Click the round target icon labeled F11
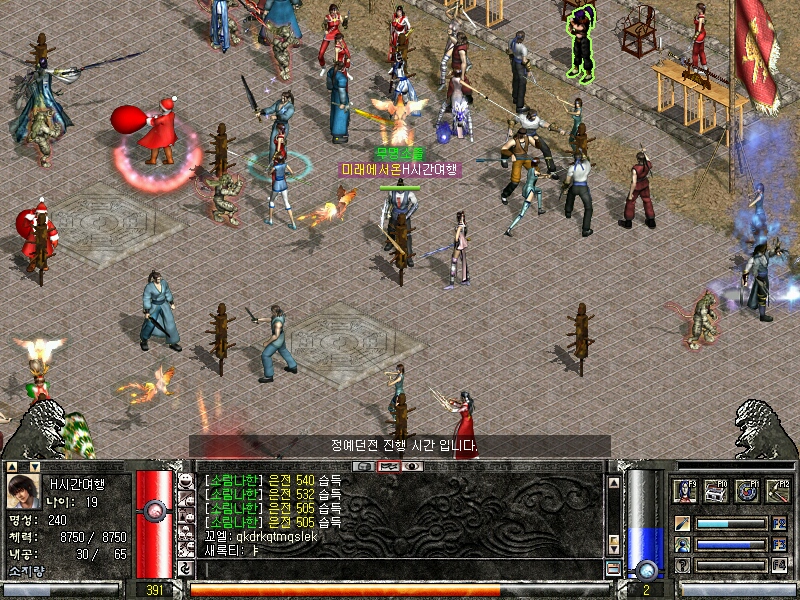Screen dimensions: 800x600 pos(747,491)
